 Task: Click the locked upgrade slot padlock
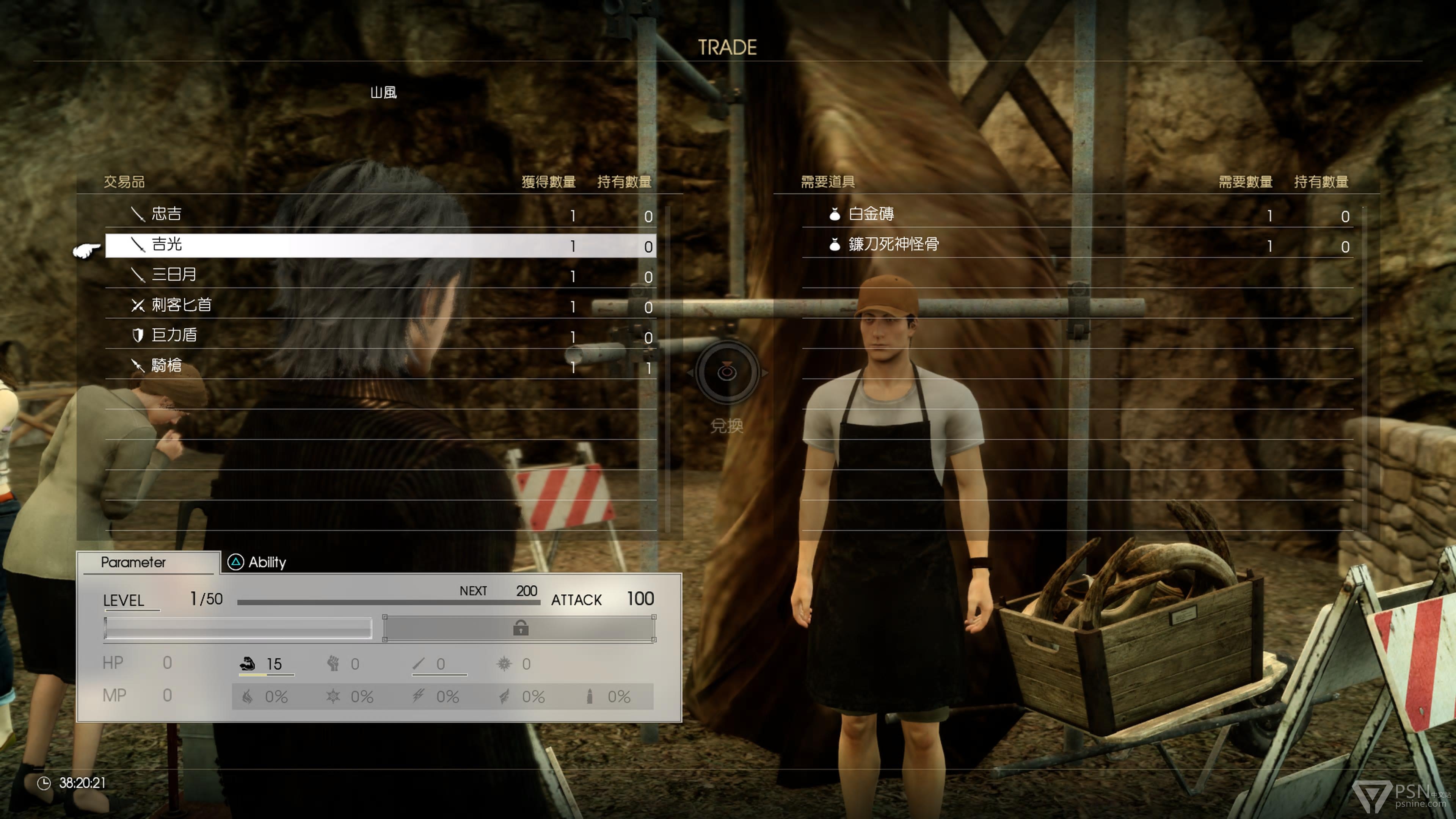pos(520,628)
